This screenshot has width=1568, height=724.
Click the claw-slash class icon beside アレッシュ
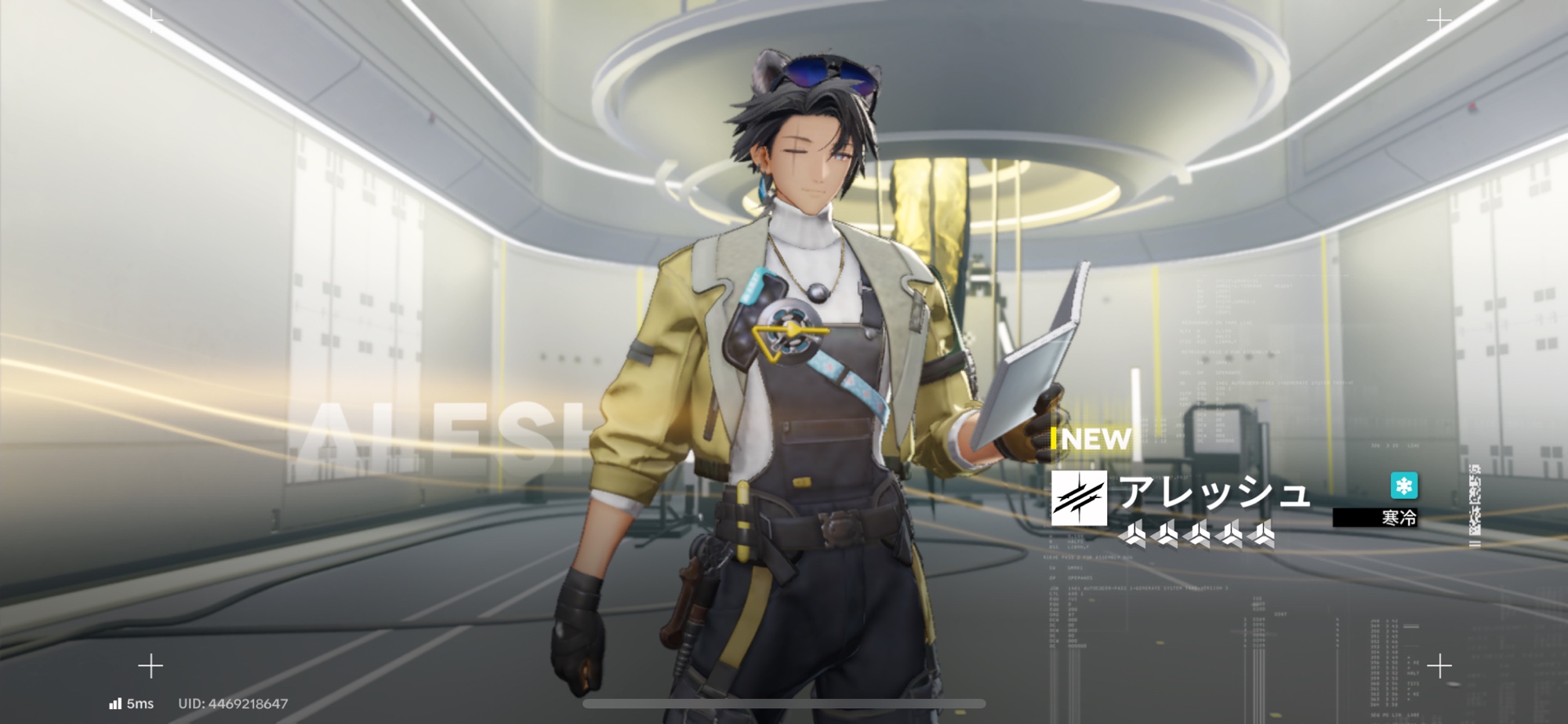[1079, 498]
